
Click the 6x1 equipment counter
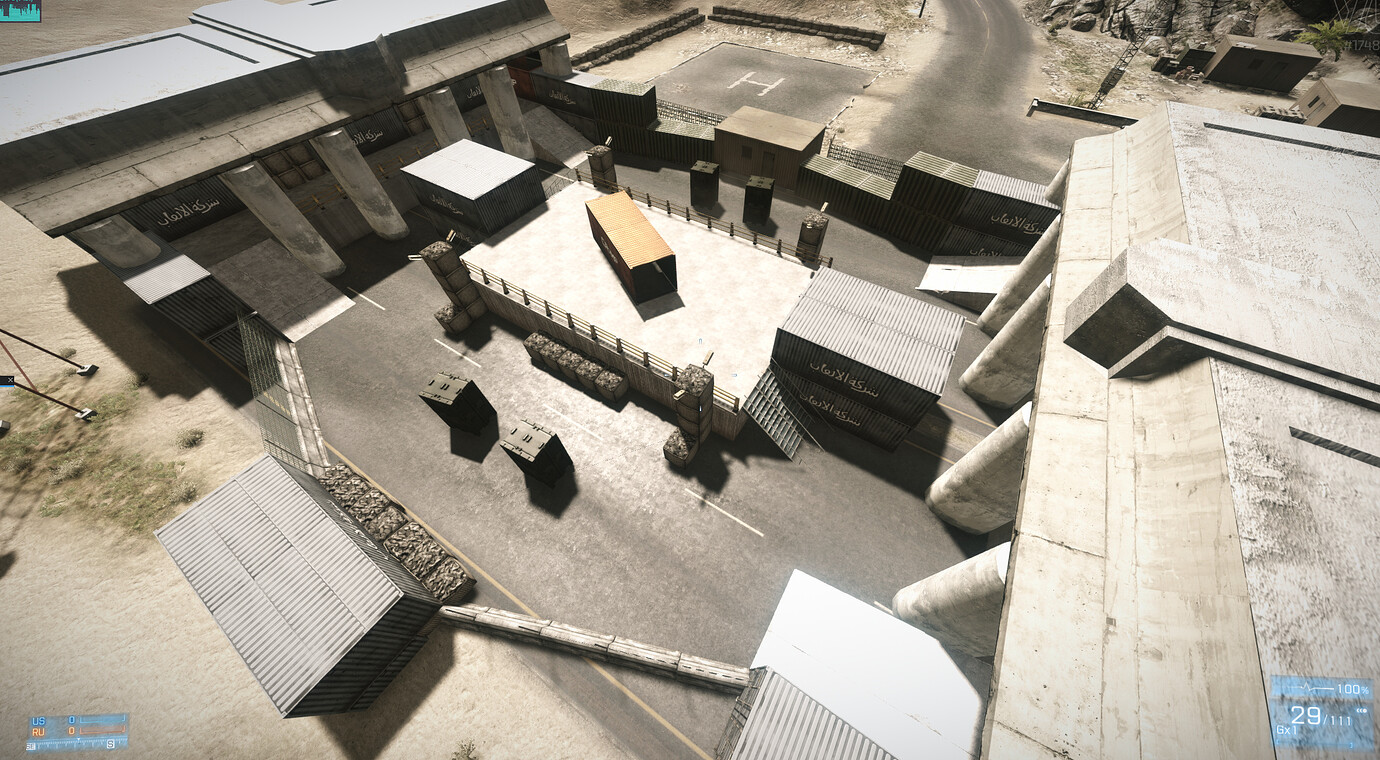tap(1287, 729)
